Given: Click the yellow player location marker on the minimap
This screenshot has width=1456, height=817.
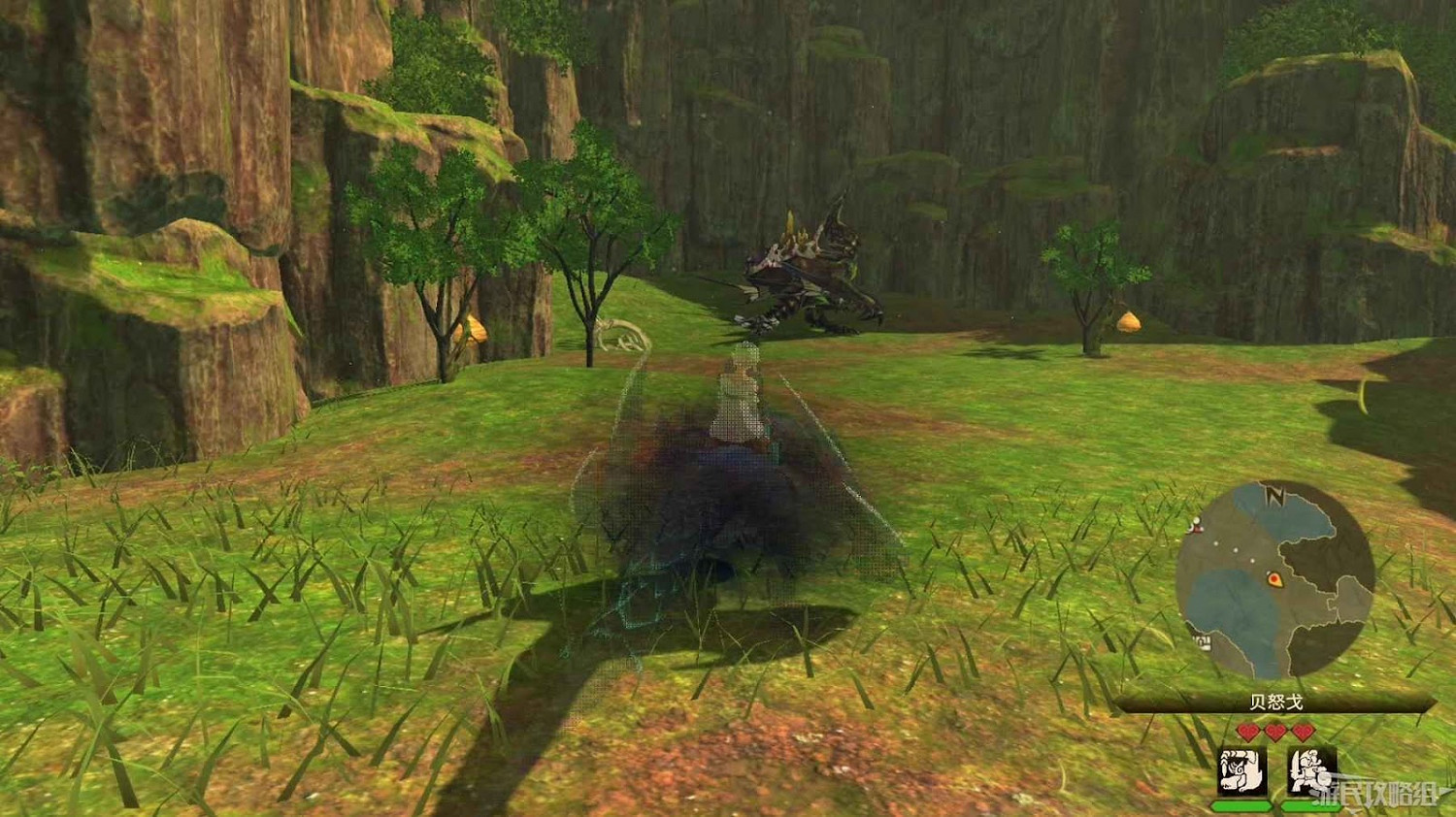Looking at the screenshot, I should 1274,578.
